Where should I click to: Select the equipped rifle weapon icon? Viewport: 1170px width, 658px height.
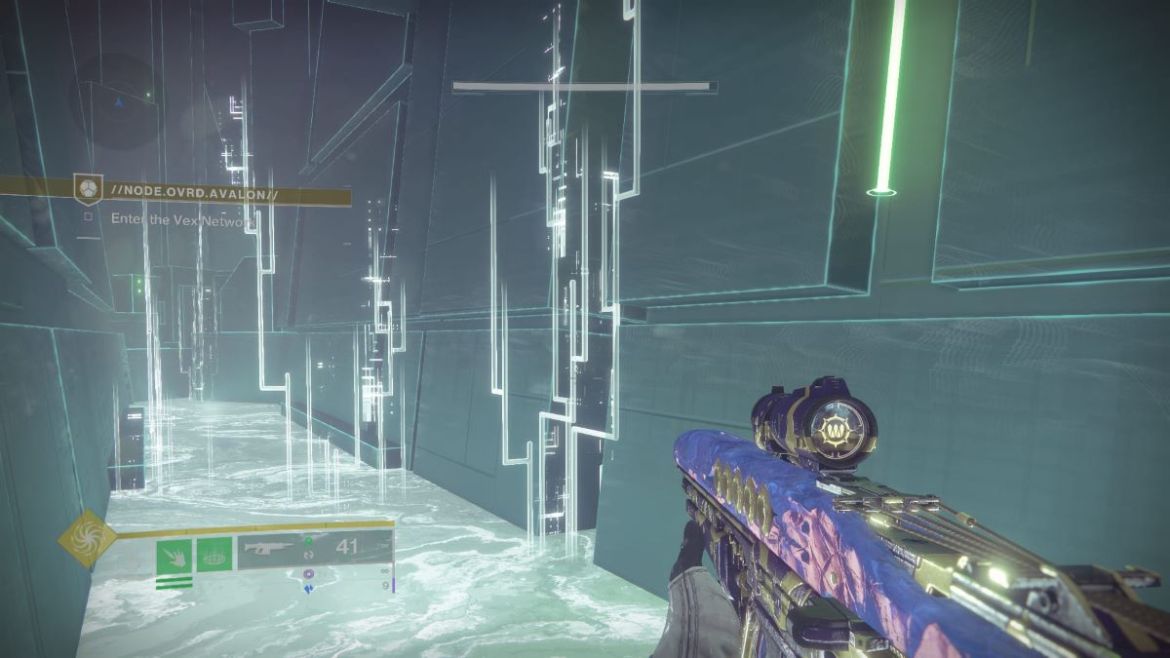[x=268, y=548]
